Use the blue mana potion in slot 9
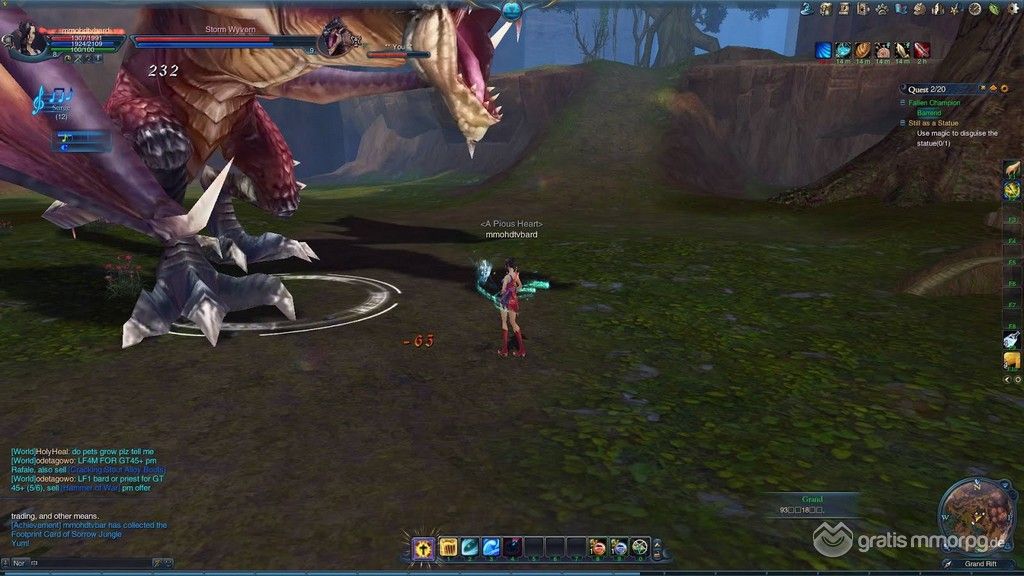 point(620,547)
